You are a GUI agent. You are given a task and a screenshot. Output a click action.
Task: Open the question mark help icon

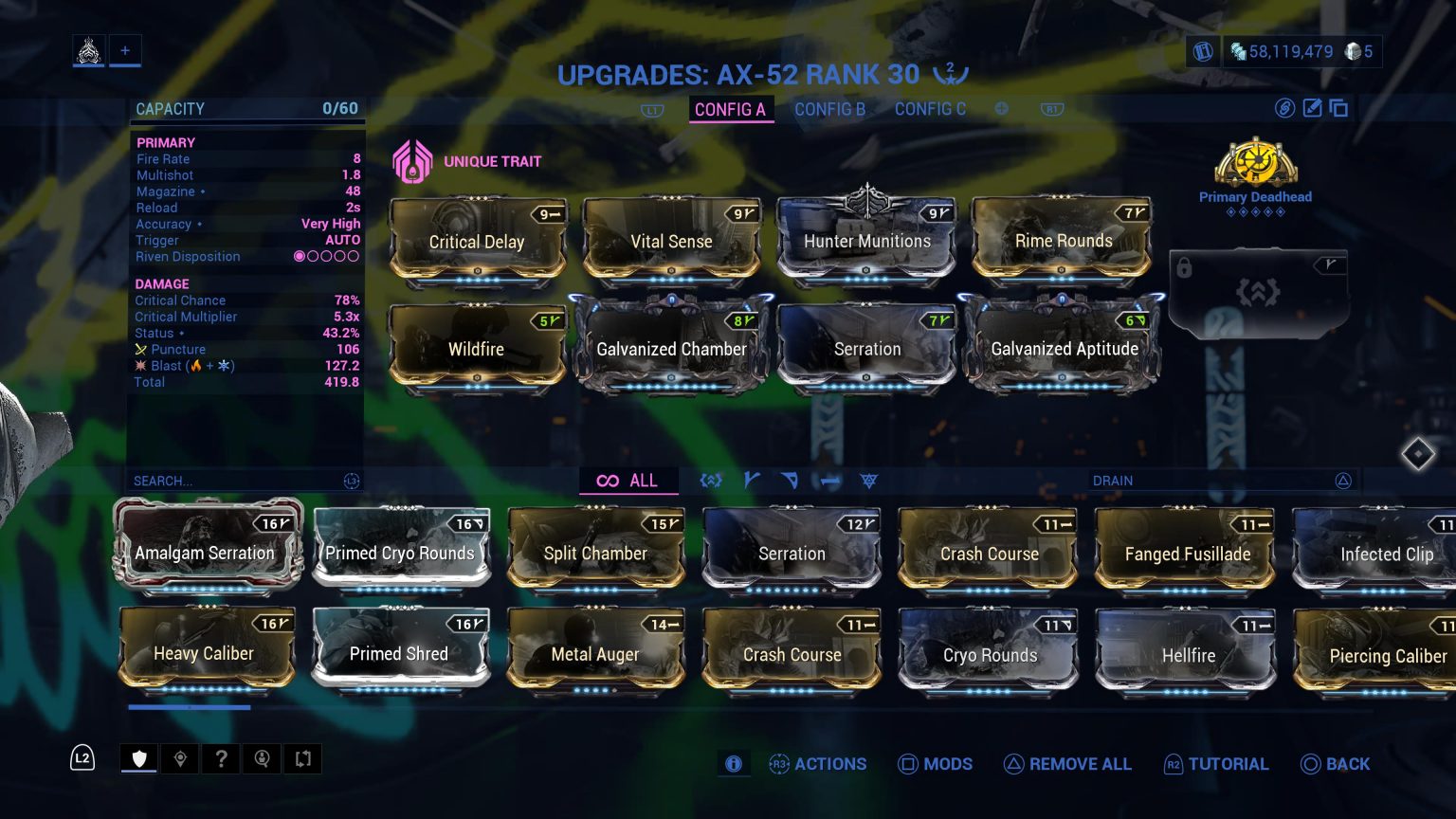221,758
